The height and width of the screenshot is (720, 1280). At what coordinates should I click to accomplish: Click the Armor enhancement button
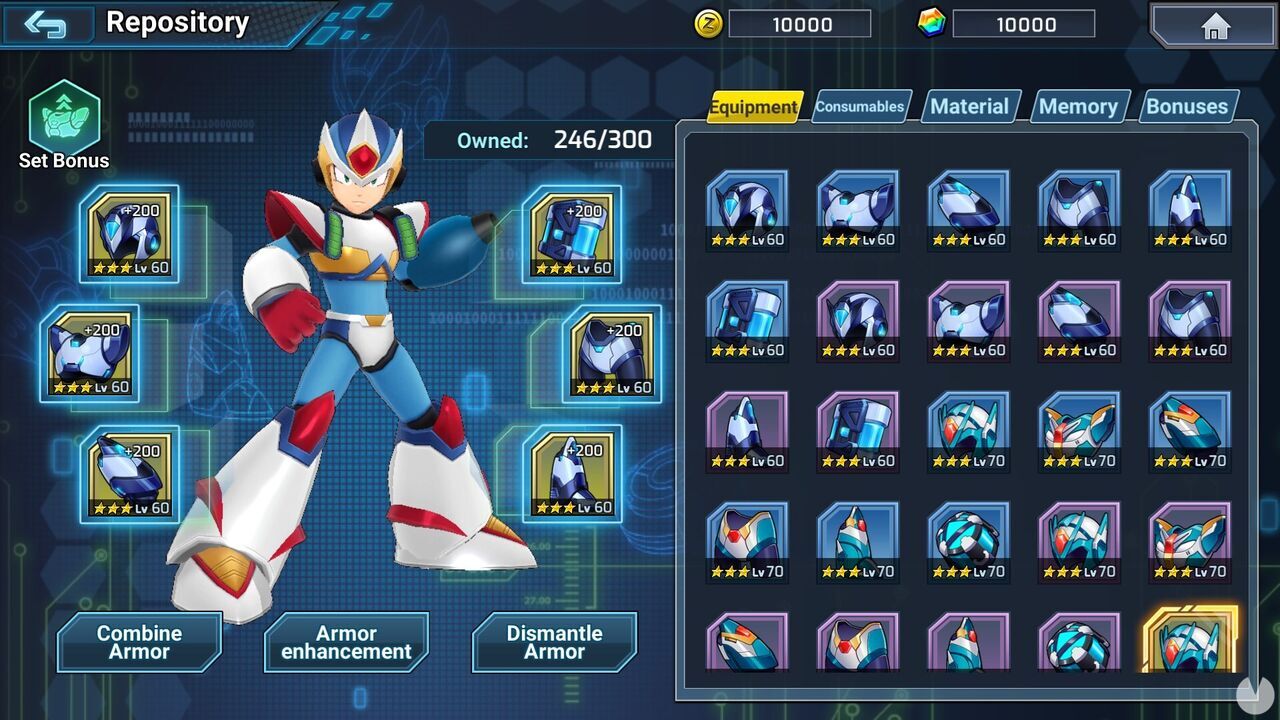pyautogui.click(x=346, y=642)
